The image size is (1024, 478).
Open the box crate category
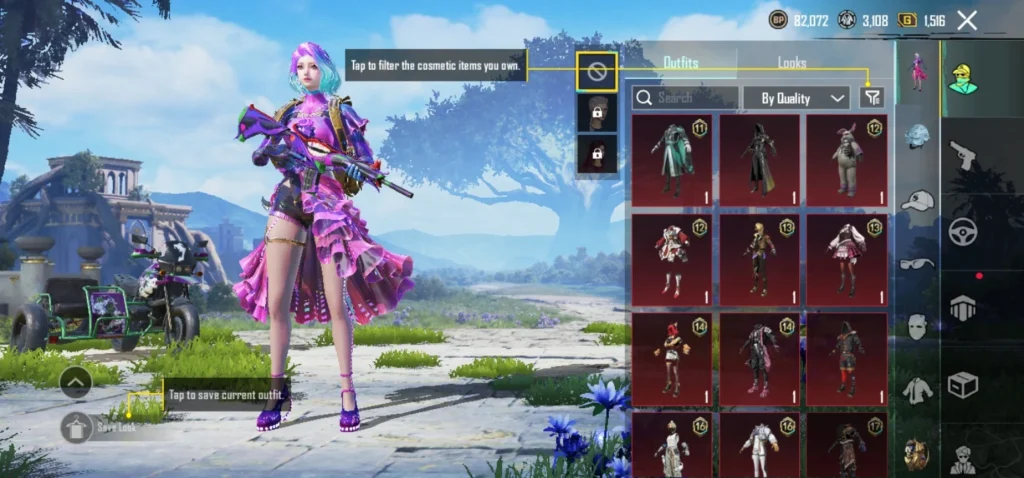point(962,384)
